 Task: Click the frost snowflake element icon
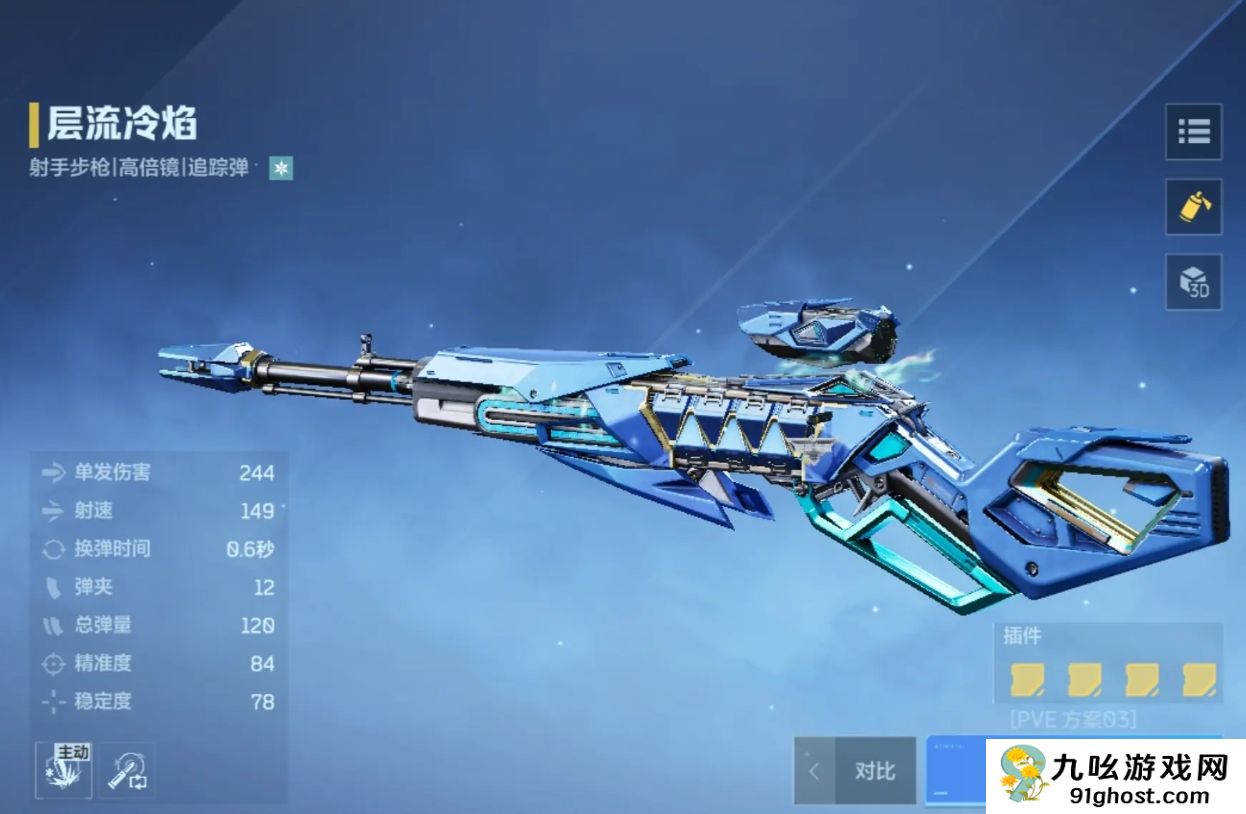[x=281, y=169]
